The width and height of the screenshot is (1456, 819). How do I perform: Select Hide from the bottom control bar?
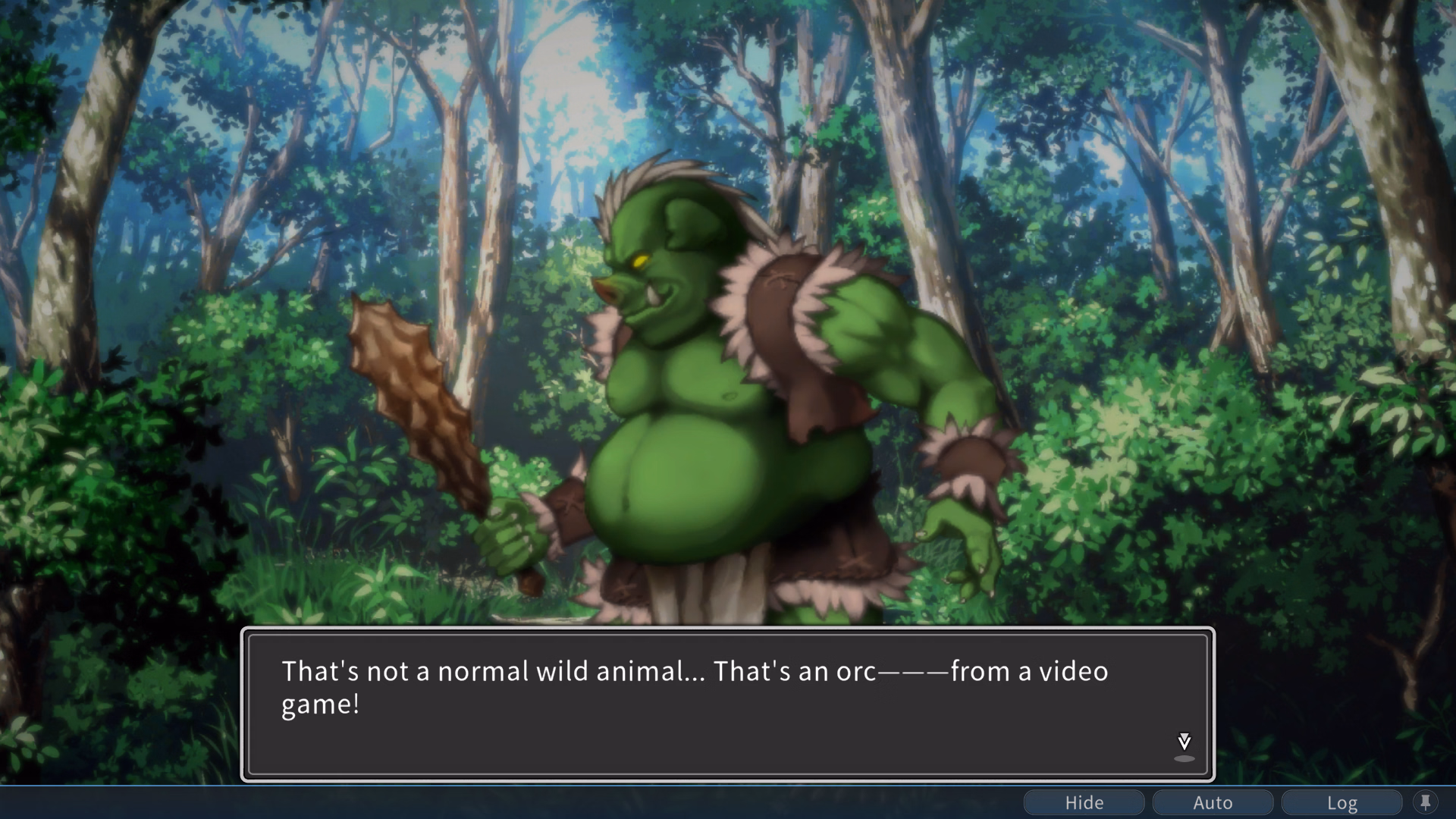(x=1084, y=802)
